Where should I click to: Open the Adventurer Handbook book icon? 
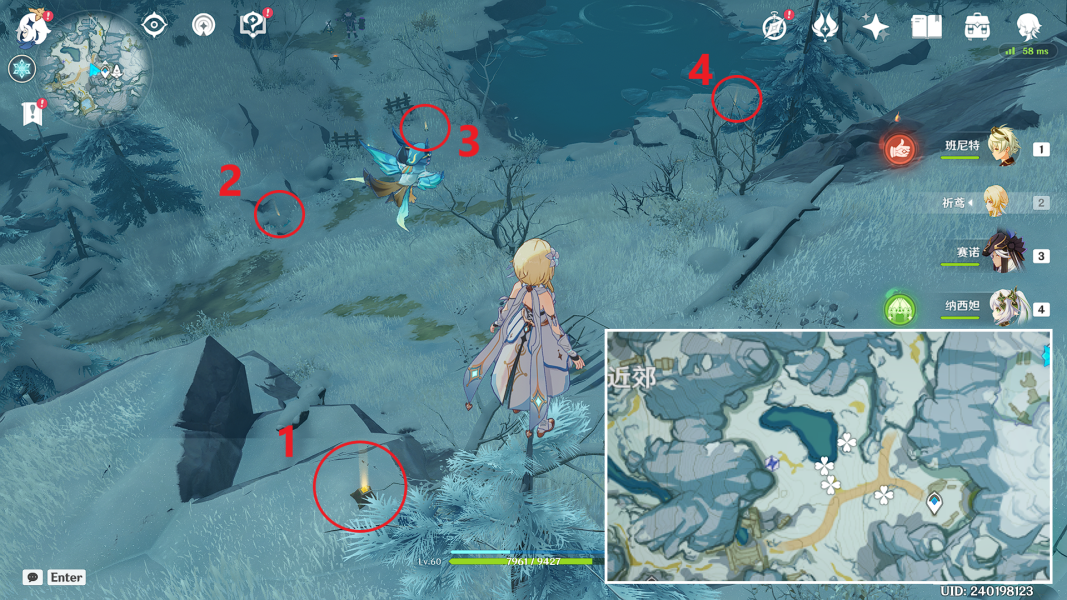(927, 27)
